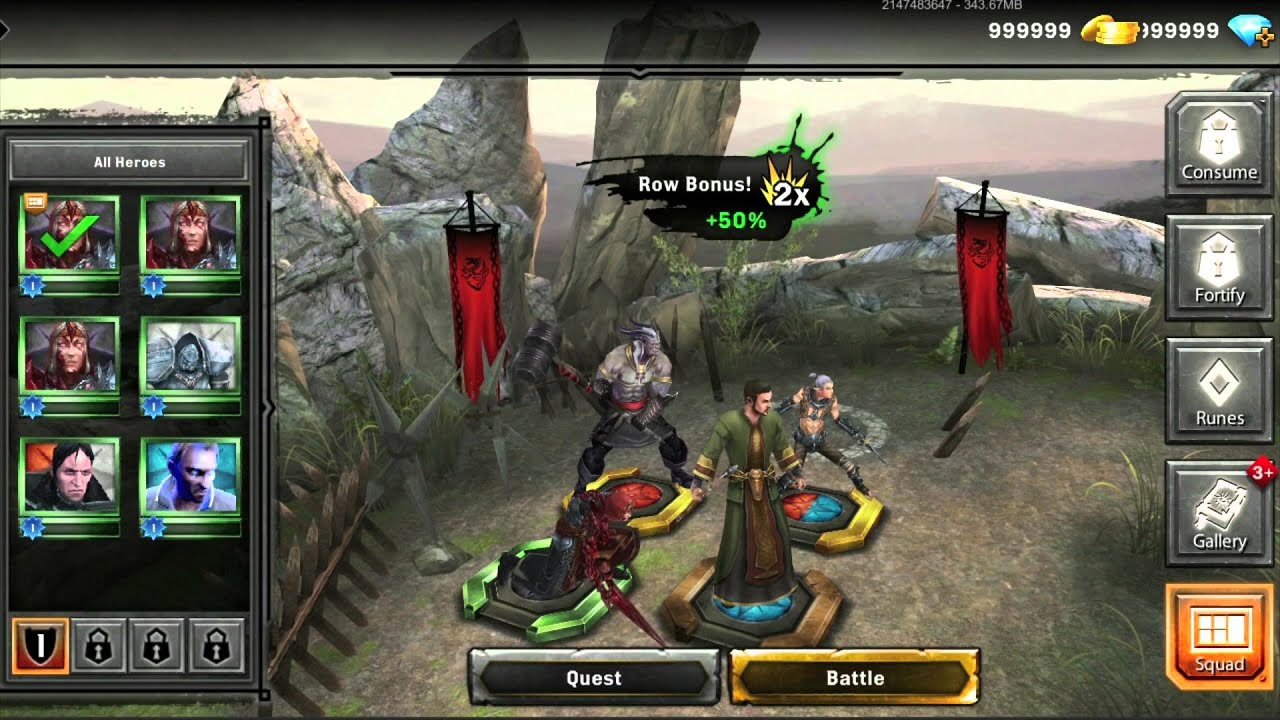This screenshot has width=1280, height=720.
Task: Add more diamonds via the gem icon
Action: (x=1251, y=31)
